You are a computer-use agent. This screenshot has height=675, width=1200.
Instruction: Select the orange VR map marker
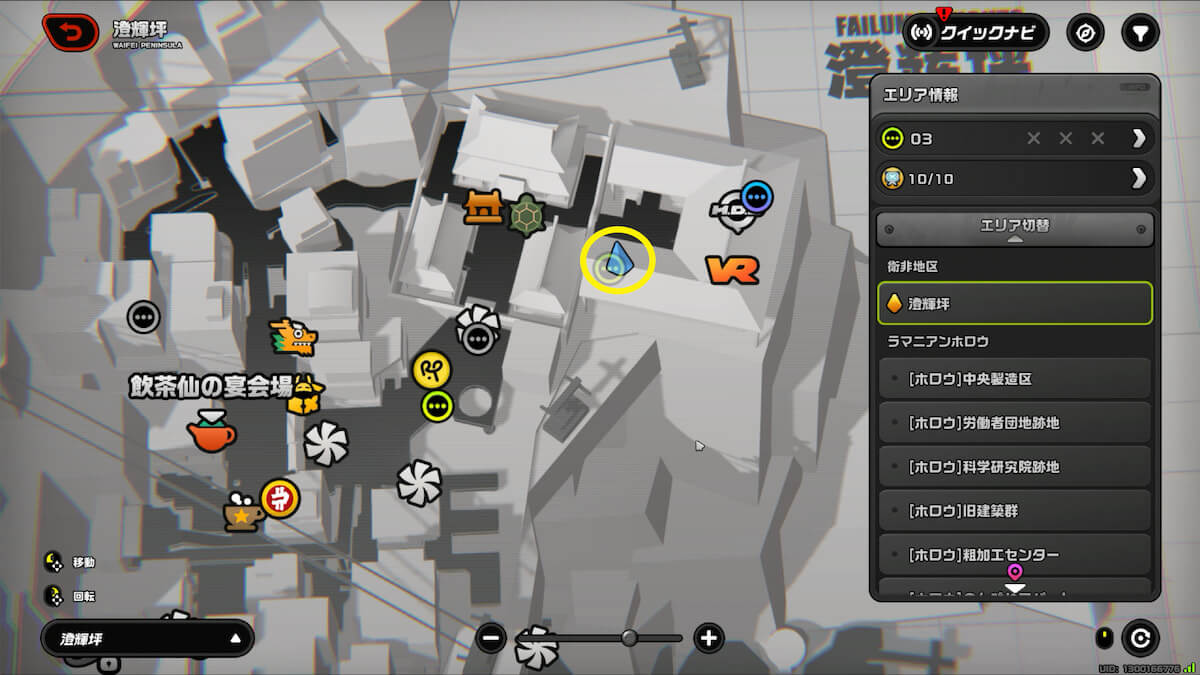pyautogui.click(x=732, y=269)
